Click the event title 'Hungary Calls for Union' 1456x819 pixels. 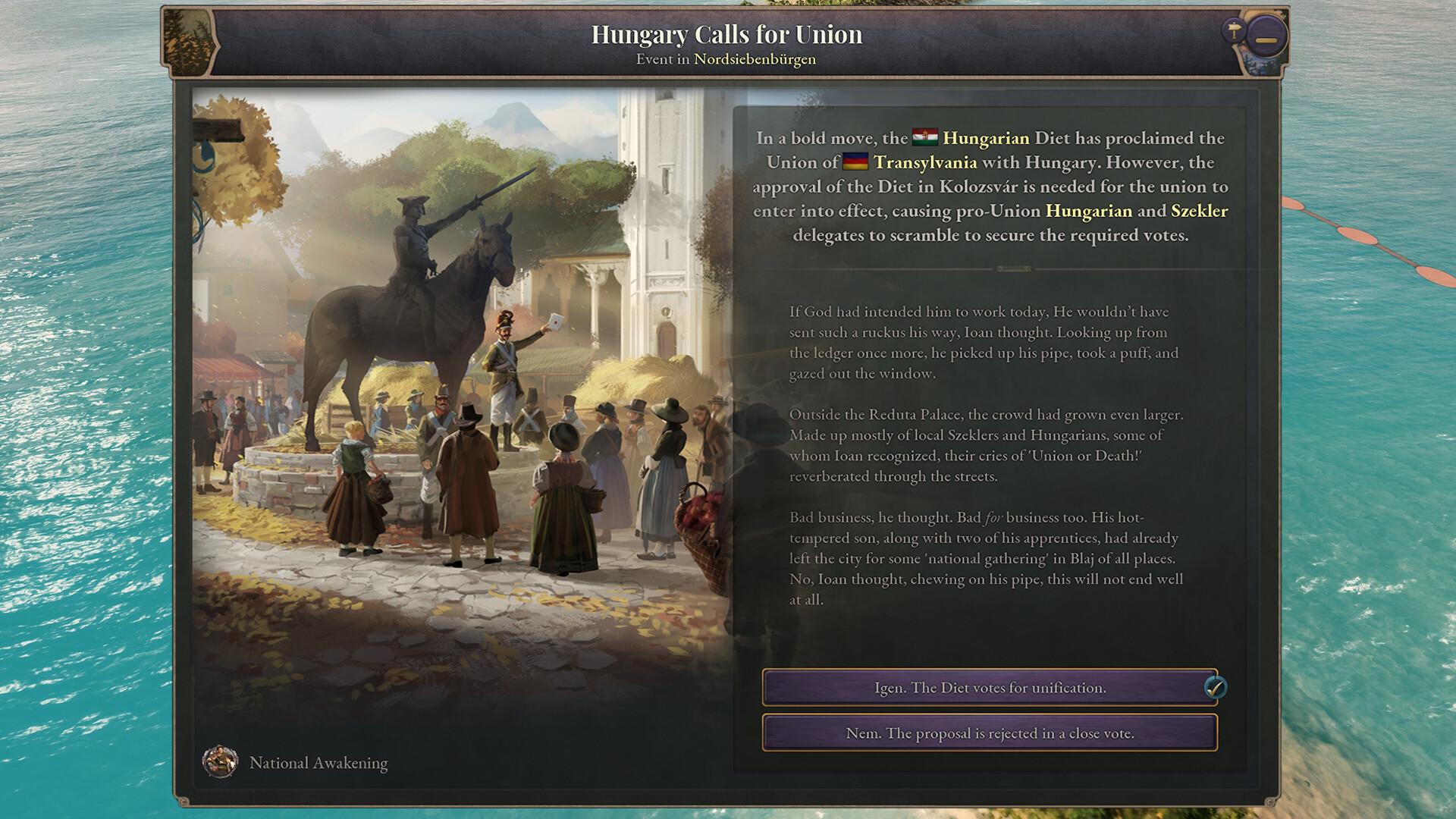[x=726, y=34]
